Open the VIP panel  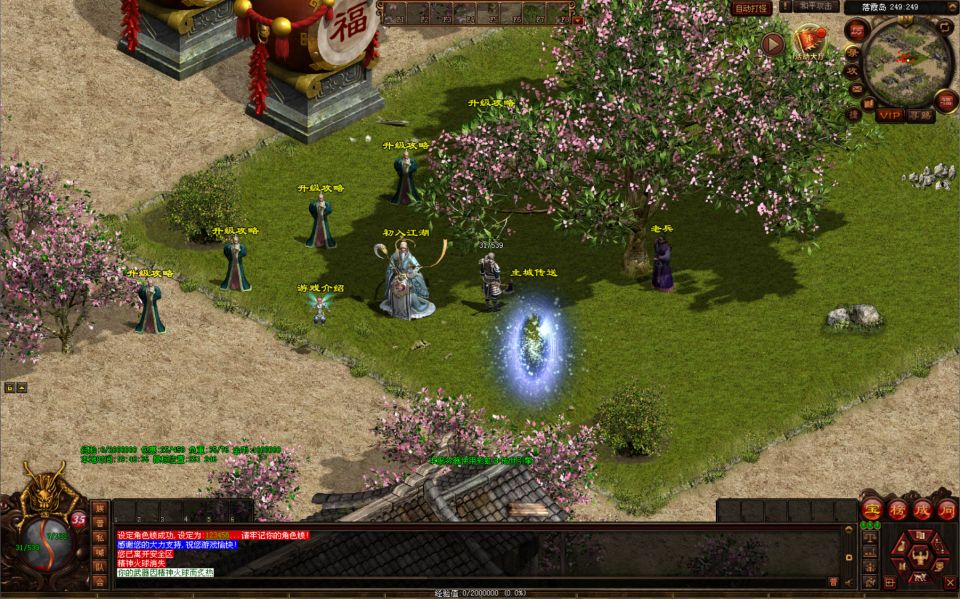tap(890, 115)
